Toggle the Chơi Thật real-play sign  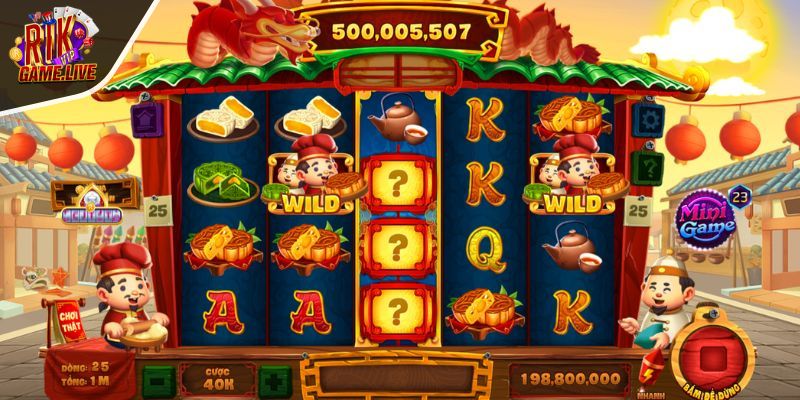[x=69, y=317]
